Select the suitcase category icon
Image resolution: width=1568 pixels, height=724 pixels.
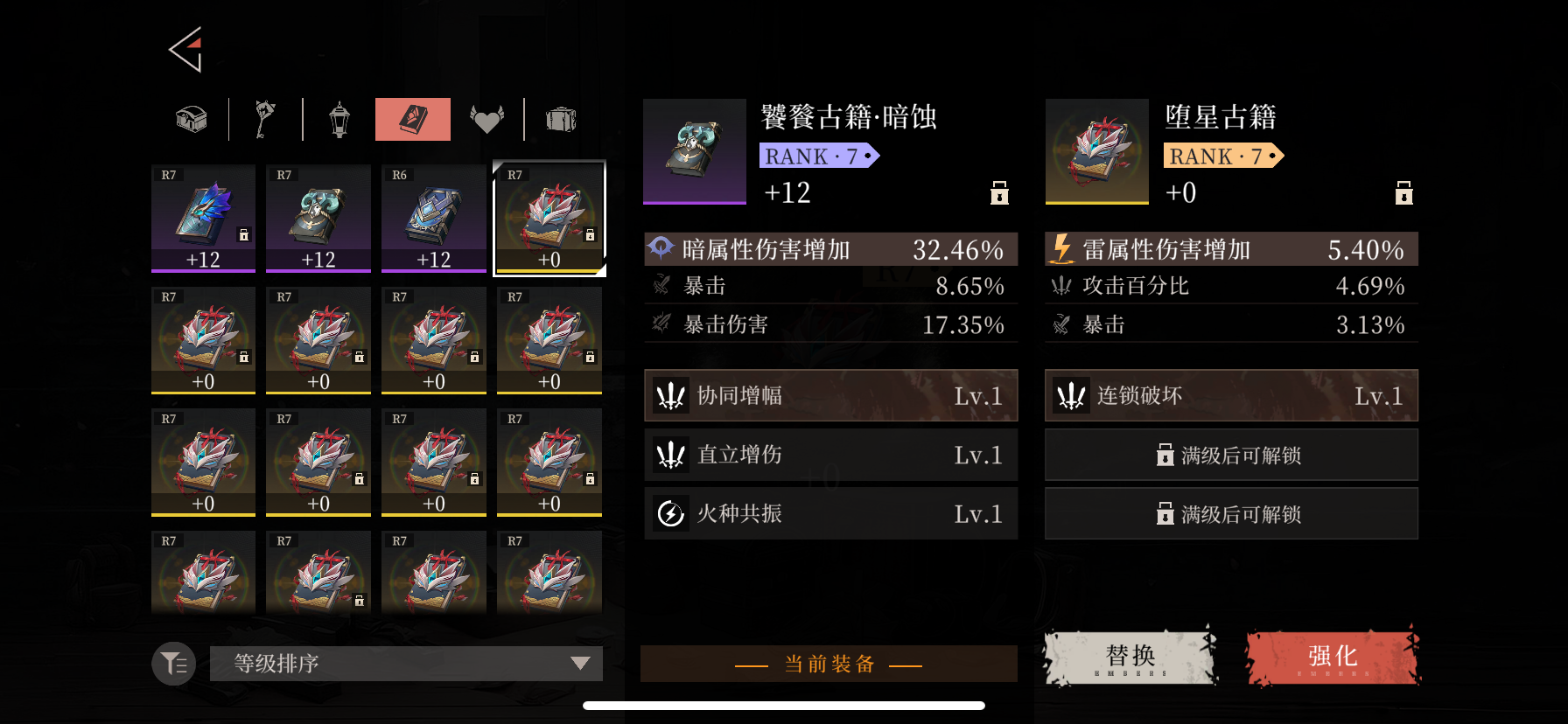[561, 119]
